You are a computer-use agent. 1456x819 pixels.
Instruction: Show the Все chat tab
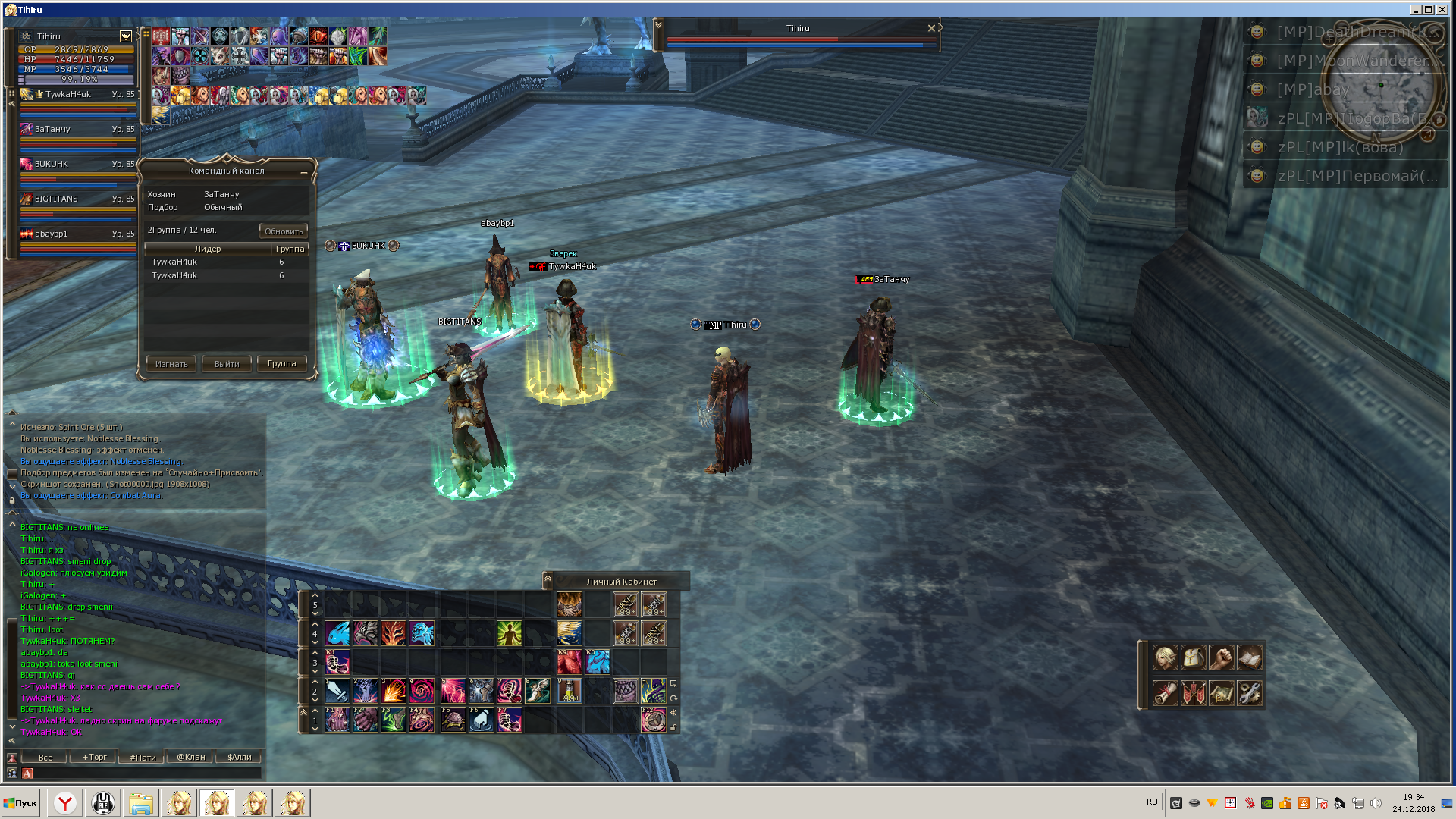pos(45,758)
